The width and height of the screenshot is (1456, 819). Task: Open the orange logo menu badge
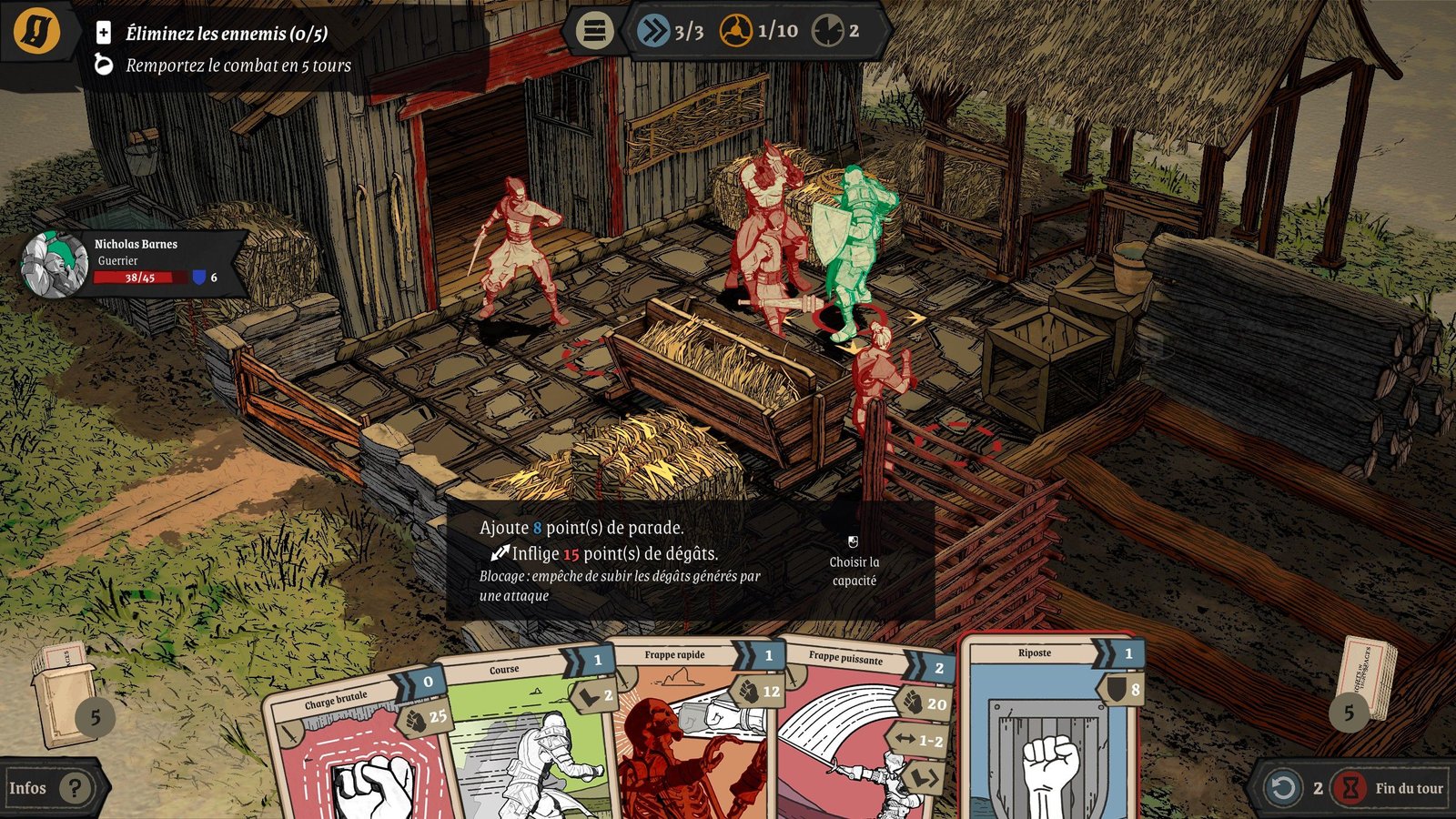pos(36,30)
